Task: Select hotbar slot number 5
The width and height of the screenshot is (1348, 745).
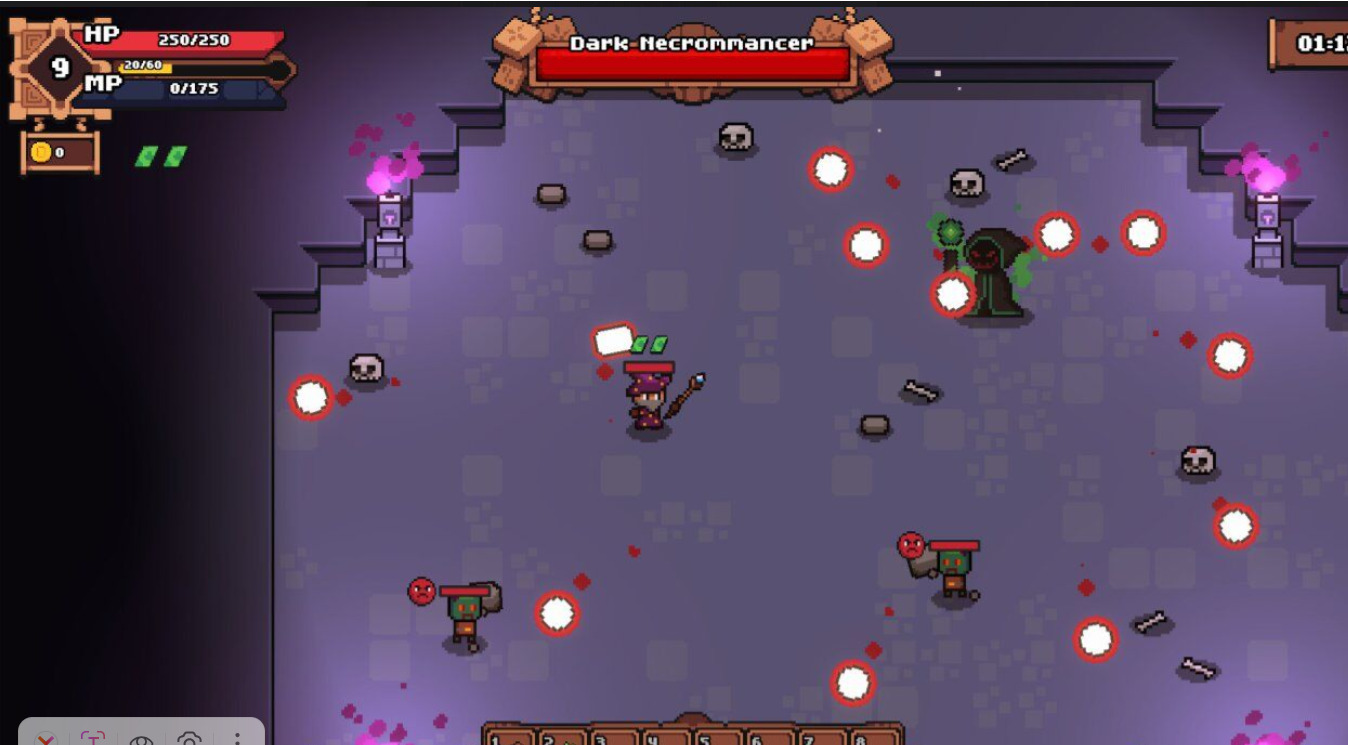Action: (x=717, y=738)
